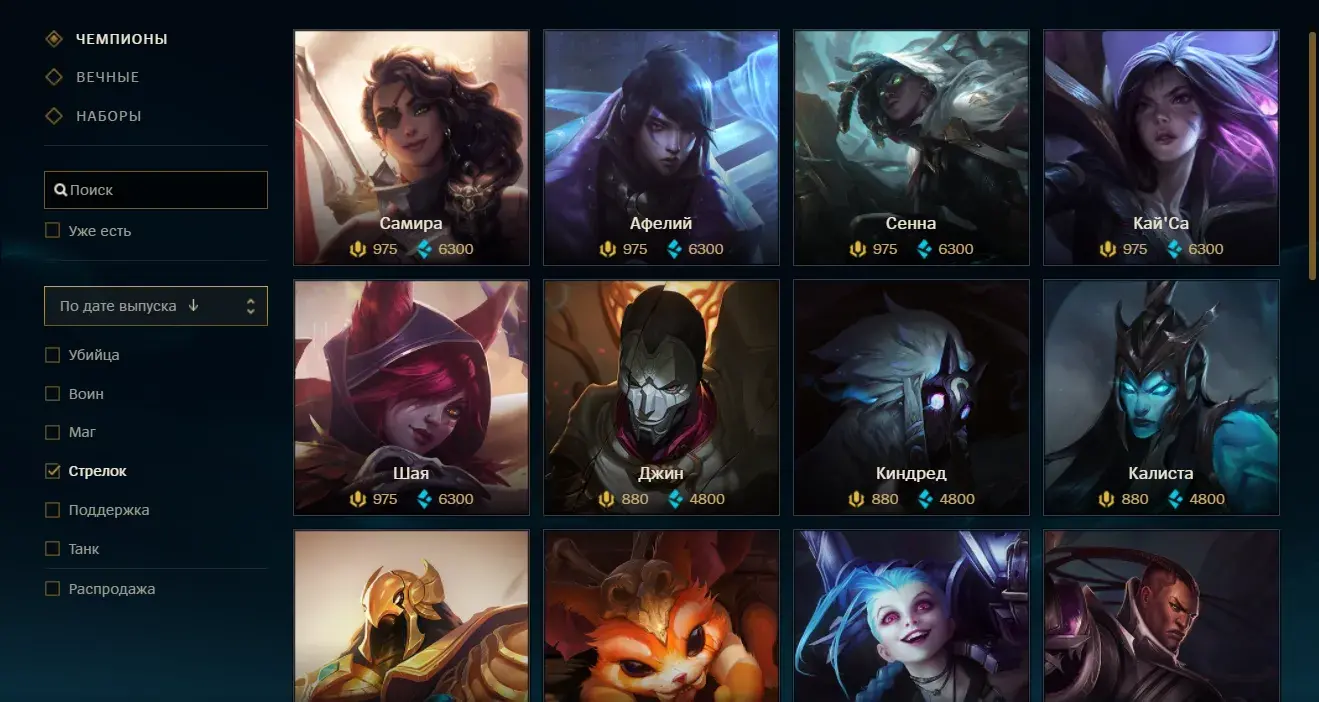Screen dimensions: 1319x702
Task: Open the Афелий champion card
Action: 661,147
